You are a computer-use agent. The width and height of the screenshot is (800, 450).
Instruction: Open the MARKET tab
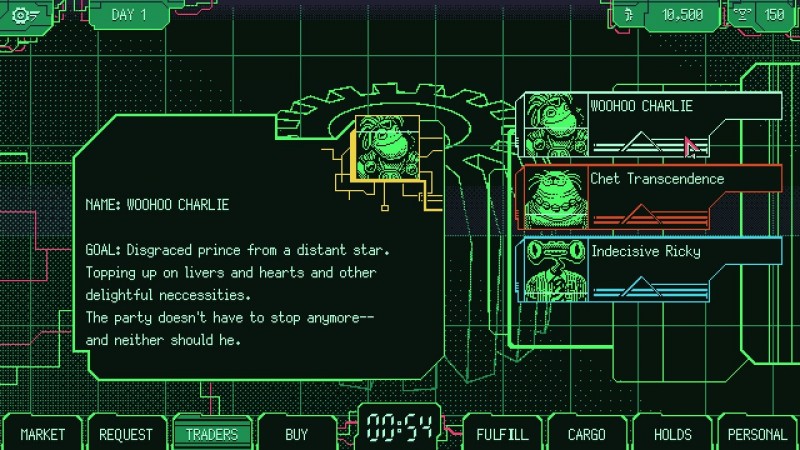coord(43,434)
